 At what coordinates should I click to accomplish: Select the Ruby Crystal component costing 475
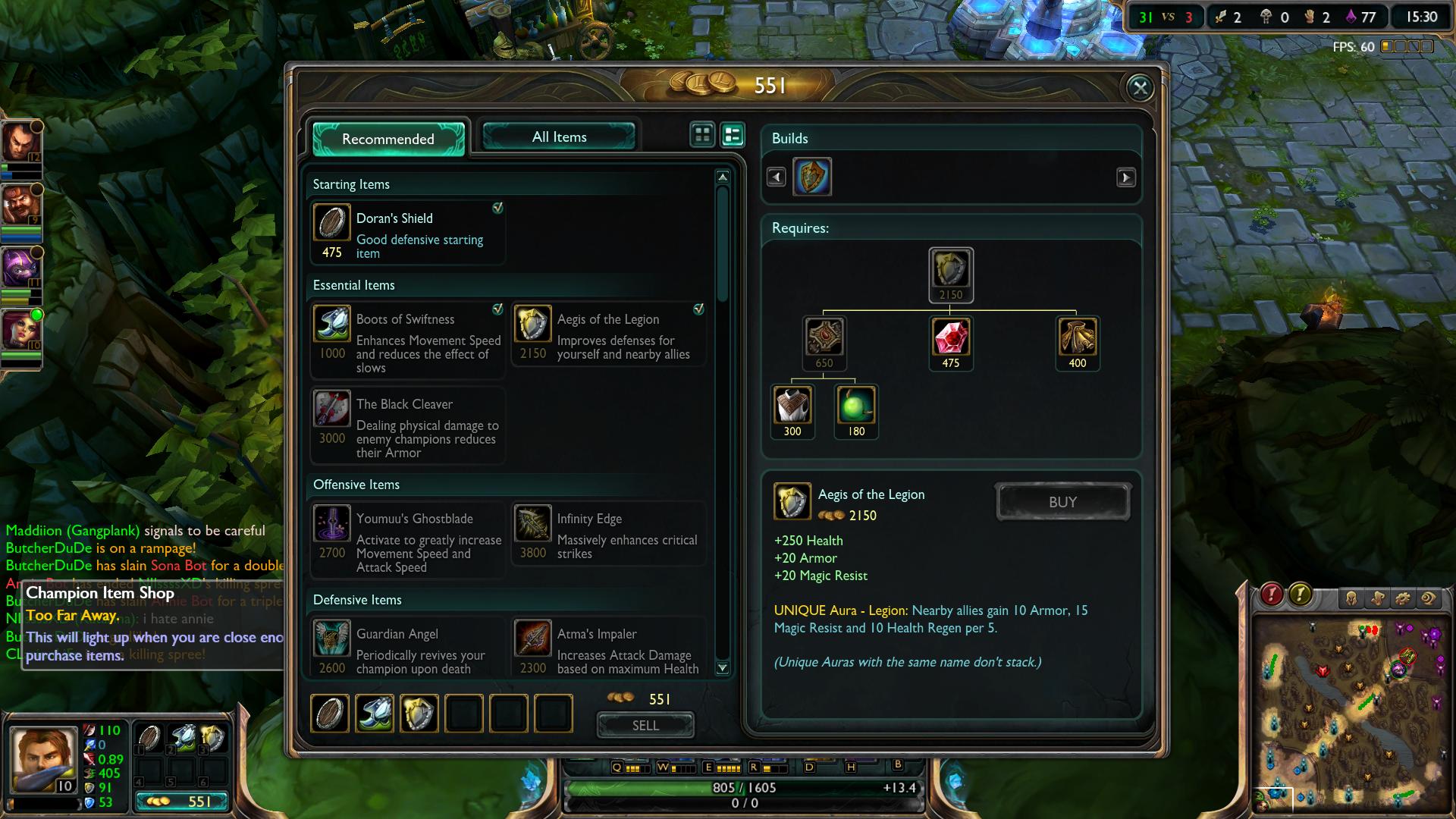click(951, 338)
